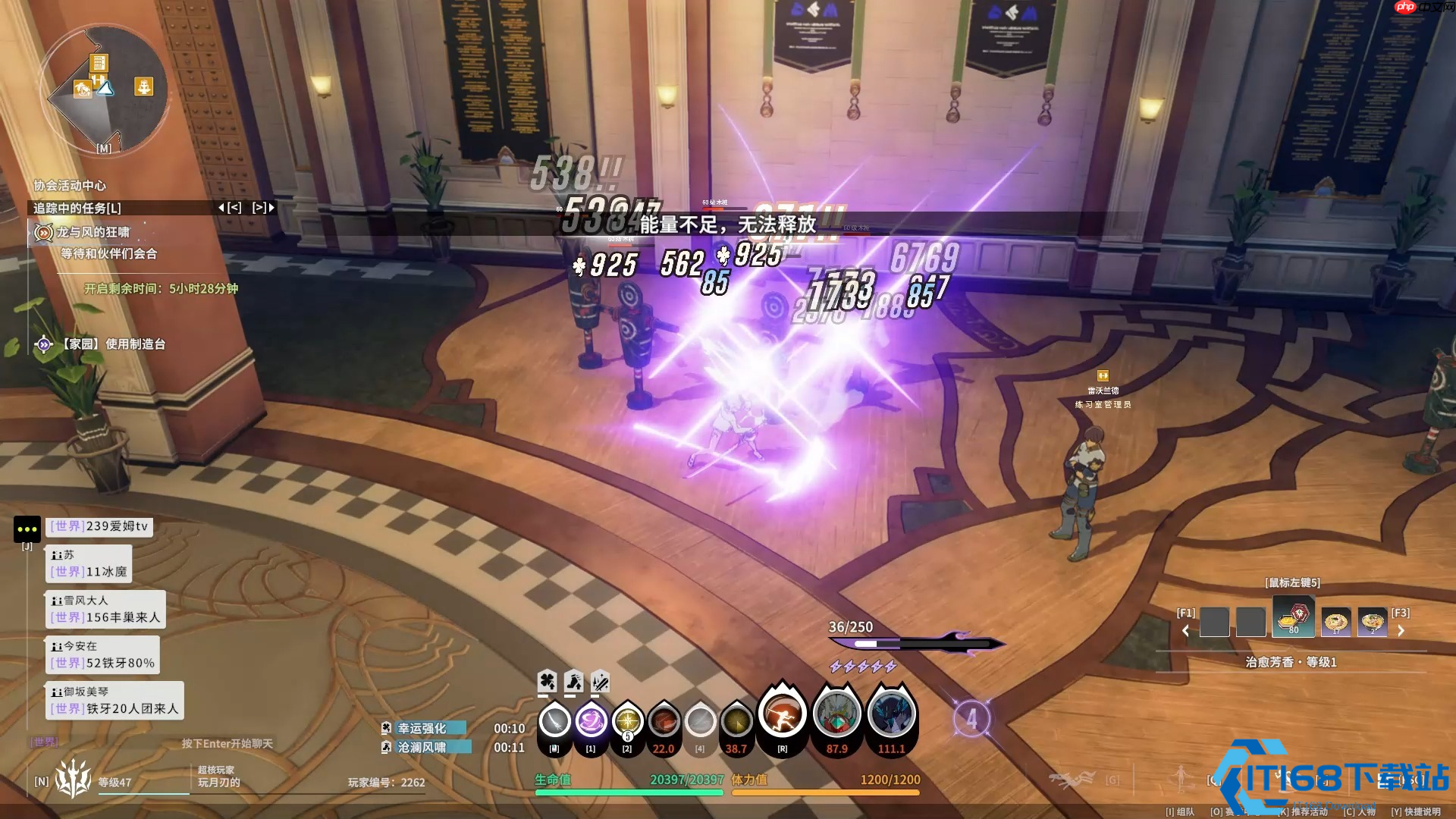
Task: Trigger the orange running figure skill
Action: point(782,716)
